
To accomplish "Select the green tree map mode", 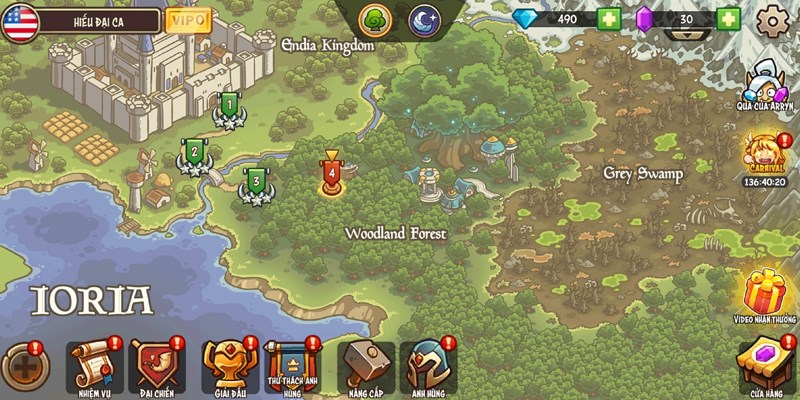I will [376, 20].
